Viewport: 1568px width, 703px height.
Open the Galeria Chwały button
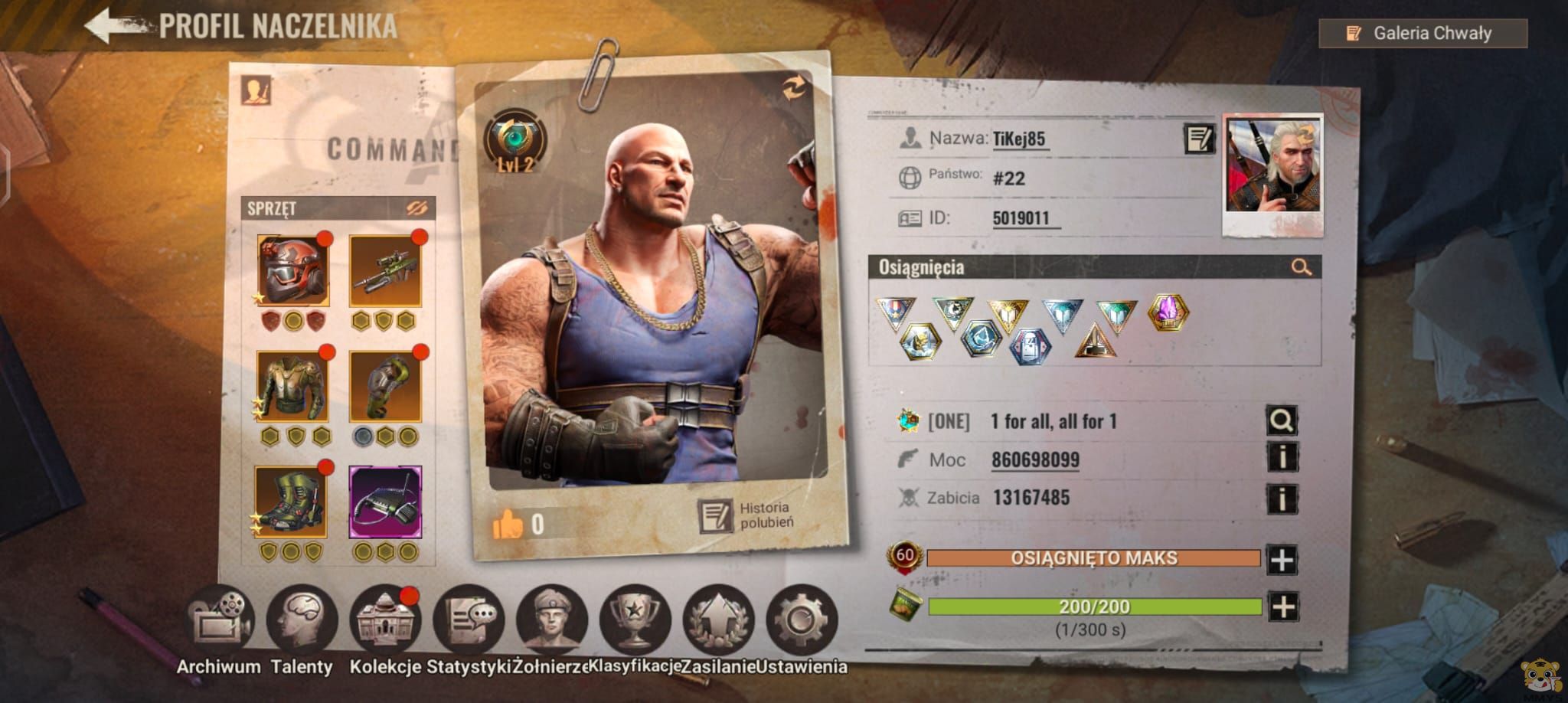tap(1423, 34)
